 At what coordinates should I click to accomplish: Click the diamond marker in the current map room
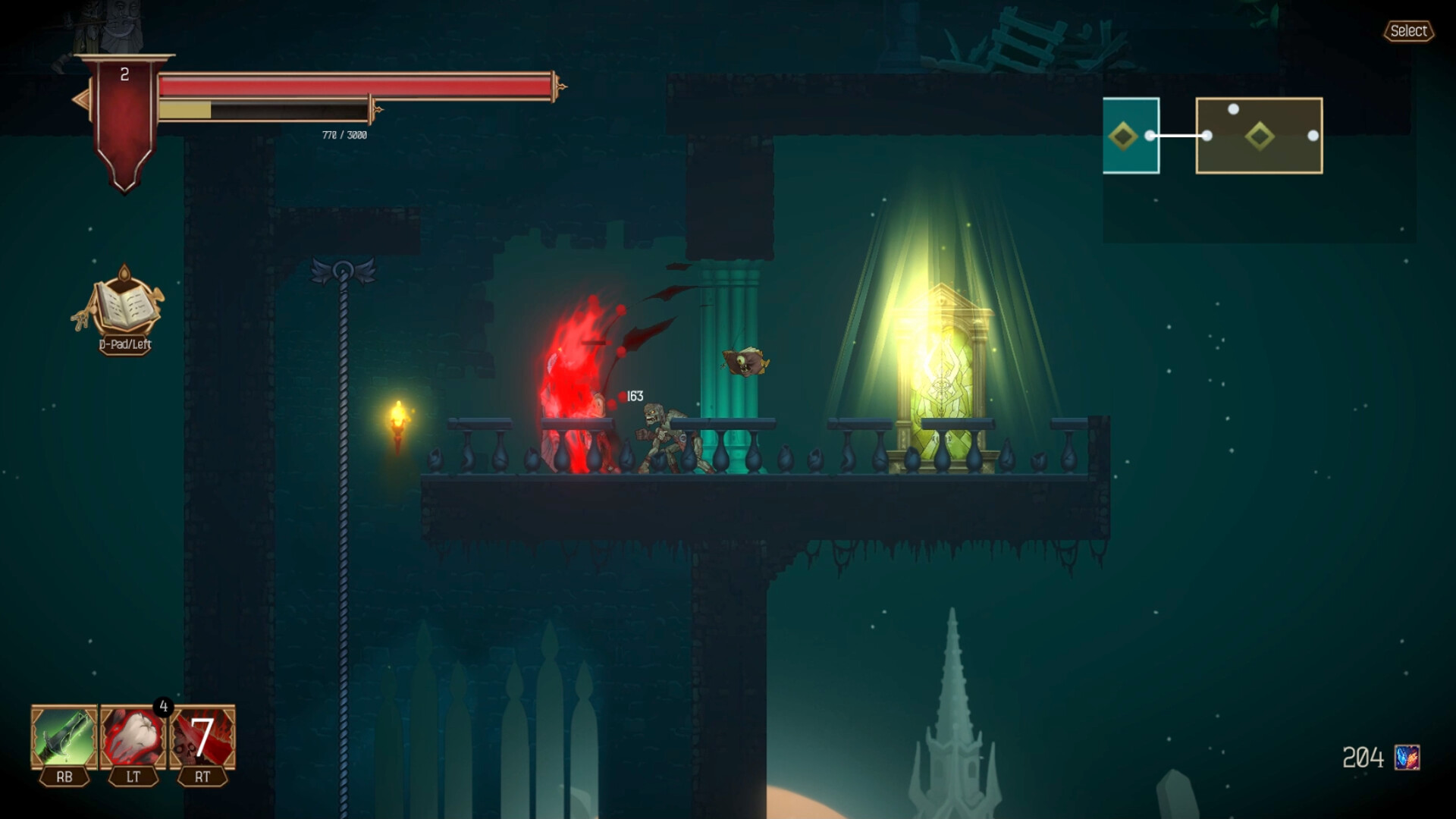[x=1125, y=134]
